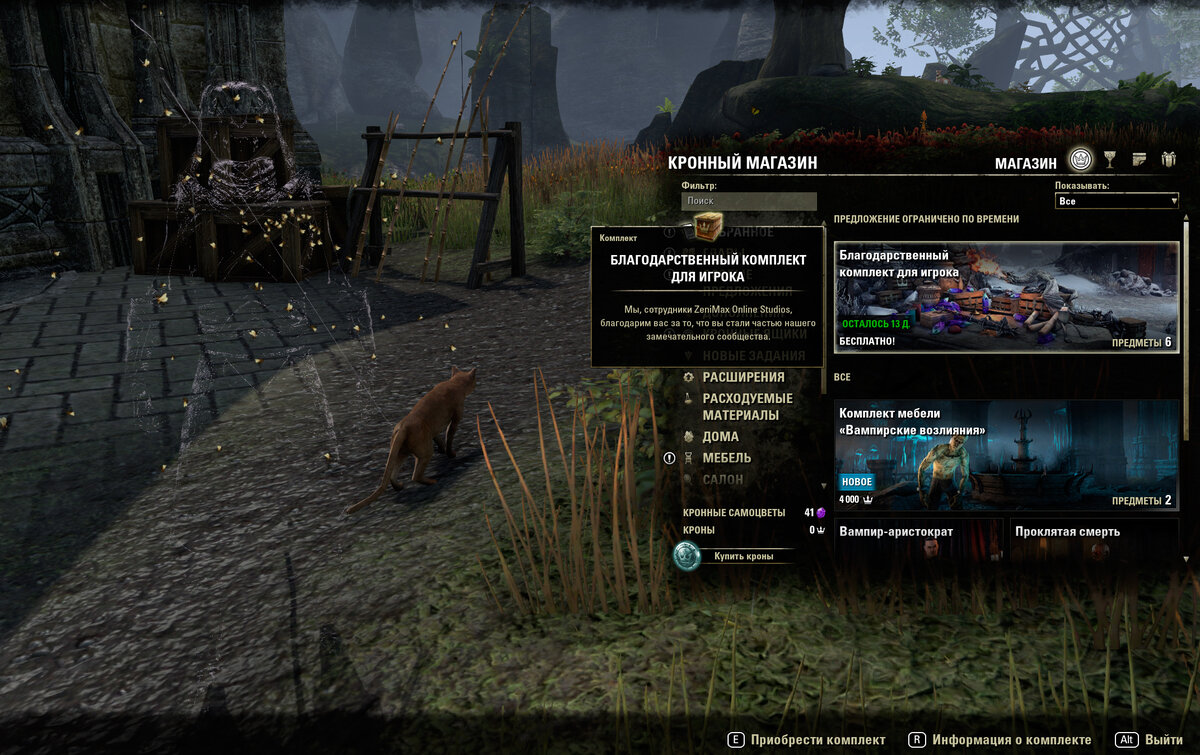This screenshot has height=755, width=1200.
Task: Click the store item list scrollbar
Action: tap(1187, 330)
